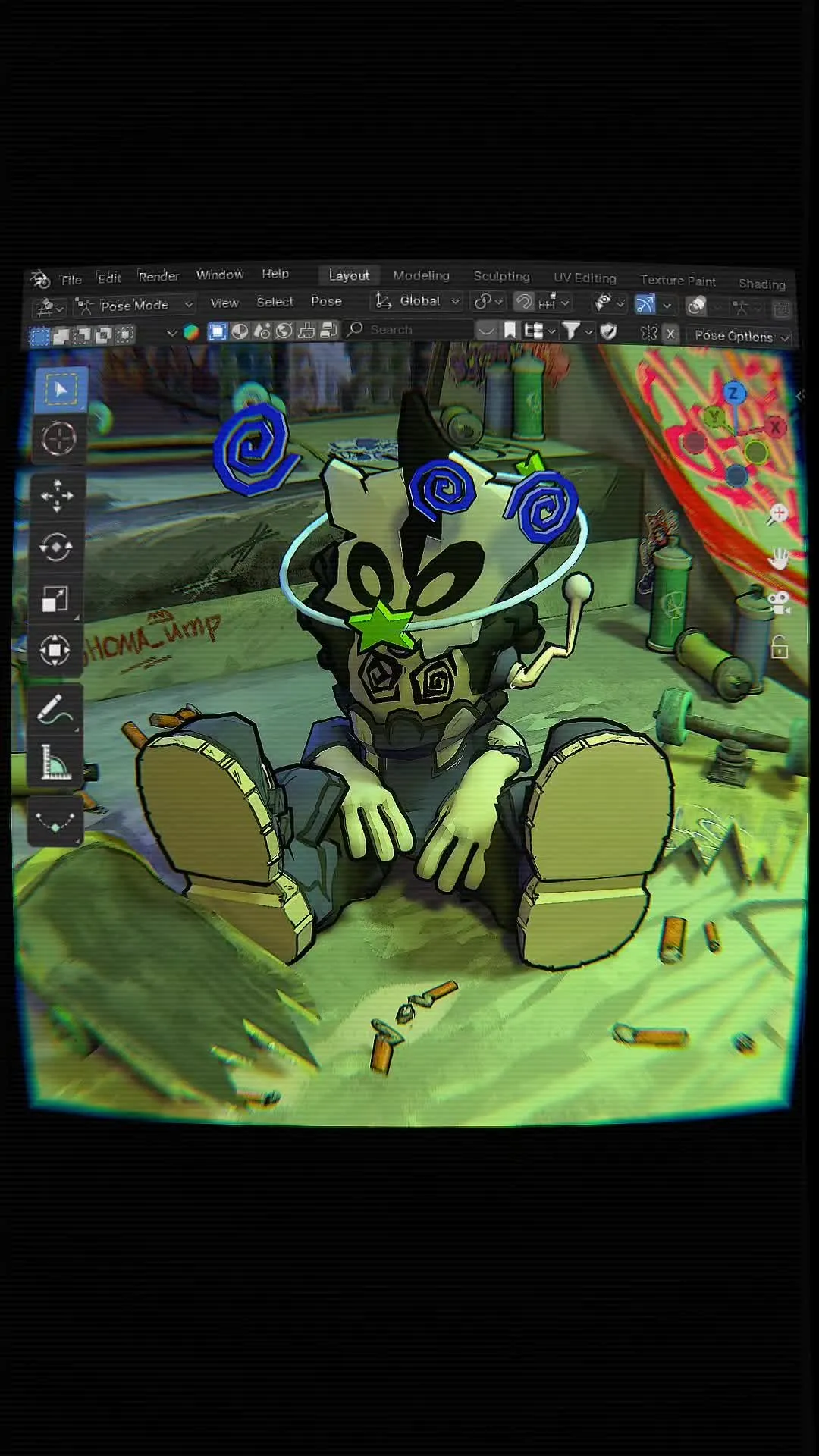Toggle the camera view icon
Viewport: 819px width, 1456px height.
coord(779,604)
